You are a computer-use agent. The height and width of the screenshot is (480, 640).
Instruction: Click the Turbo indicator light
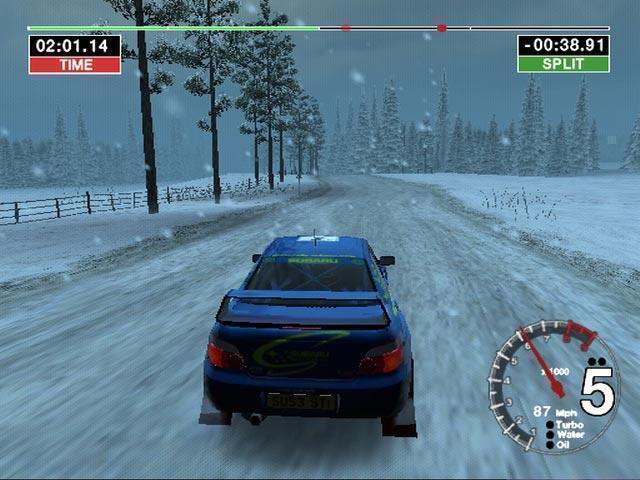click(x=550, y=425)
